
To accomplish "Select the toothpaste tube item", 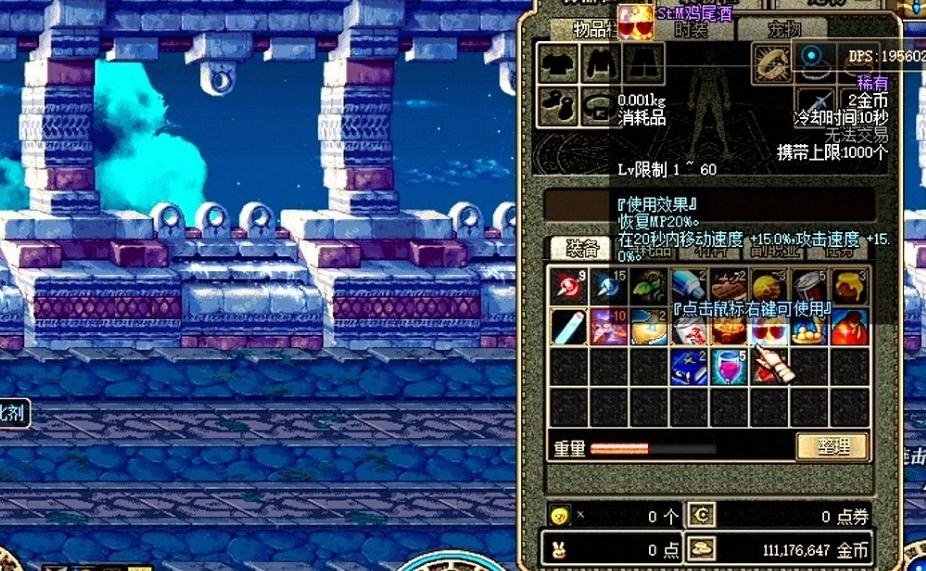I will [689, 286].
